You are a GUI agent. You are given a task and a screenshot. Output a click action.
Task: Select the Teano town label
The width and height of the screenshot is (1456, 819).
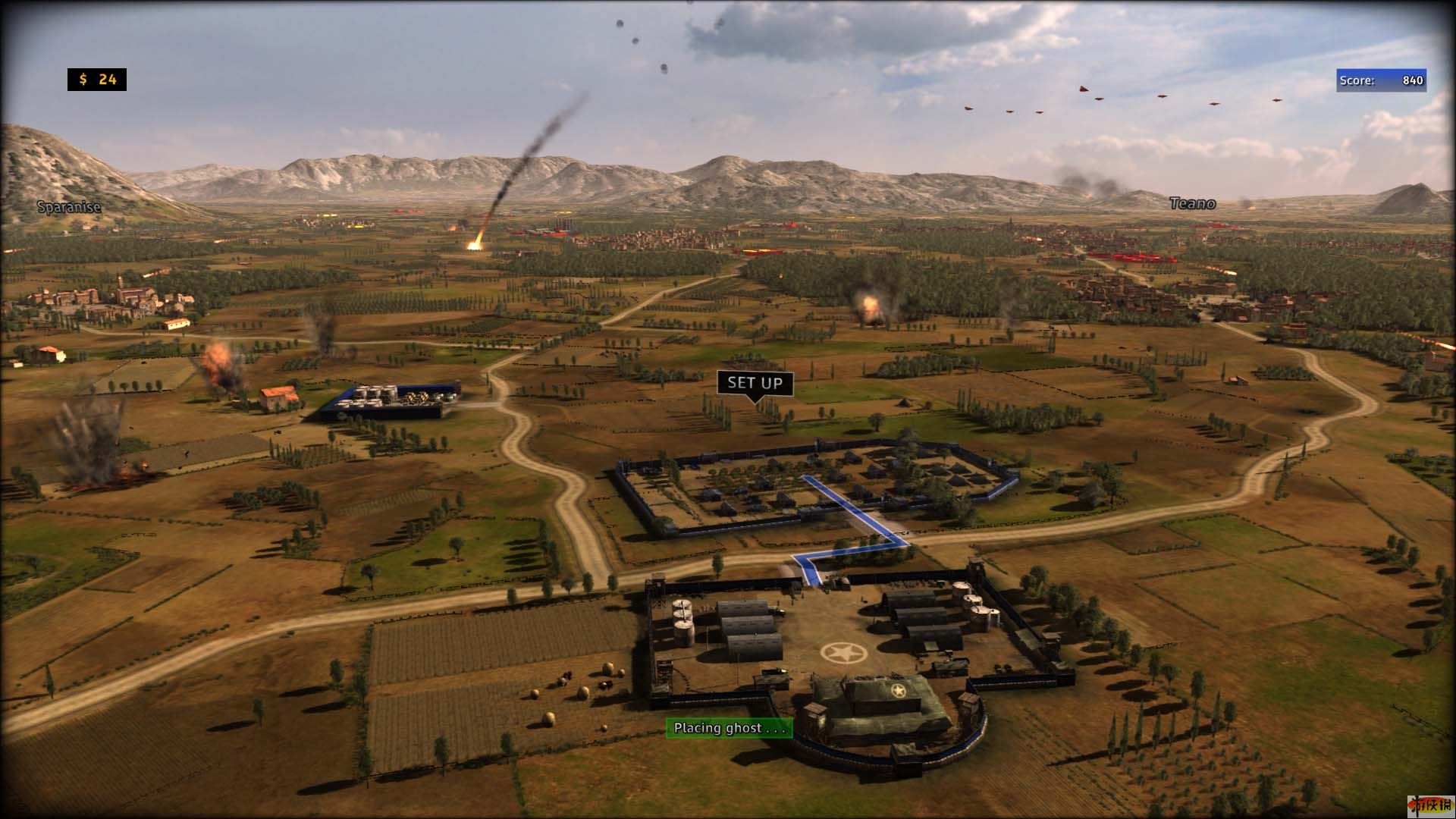(x=1192, y=203)
